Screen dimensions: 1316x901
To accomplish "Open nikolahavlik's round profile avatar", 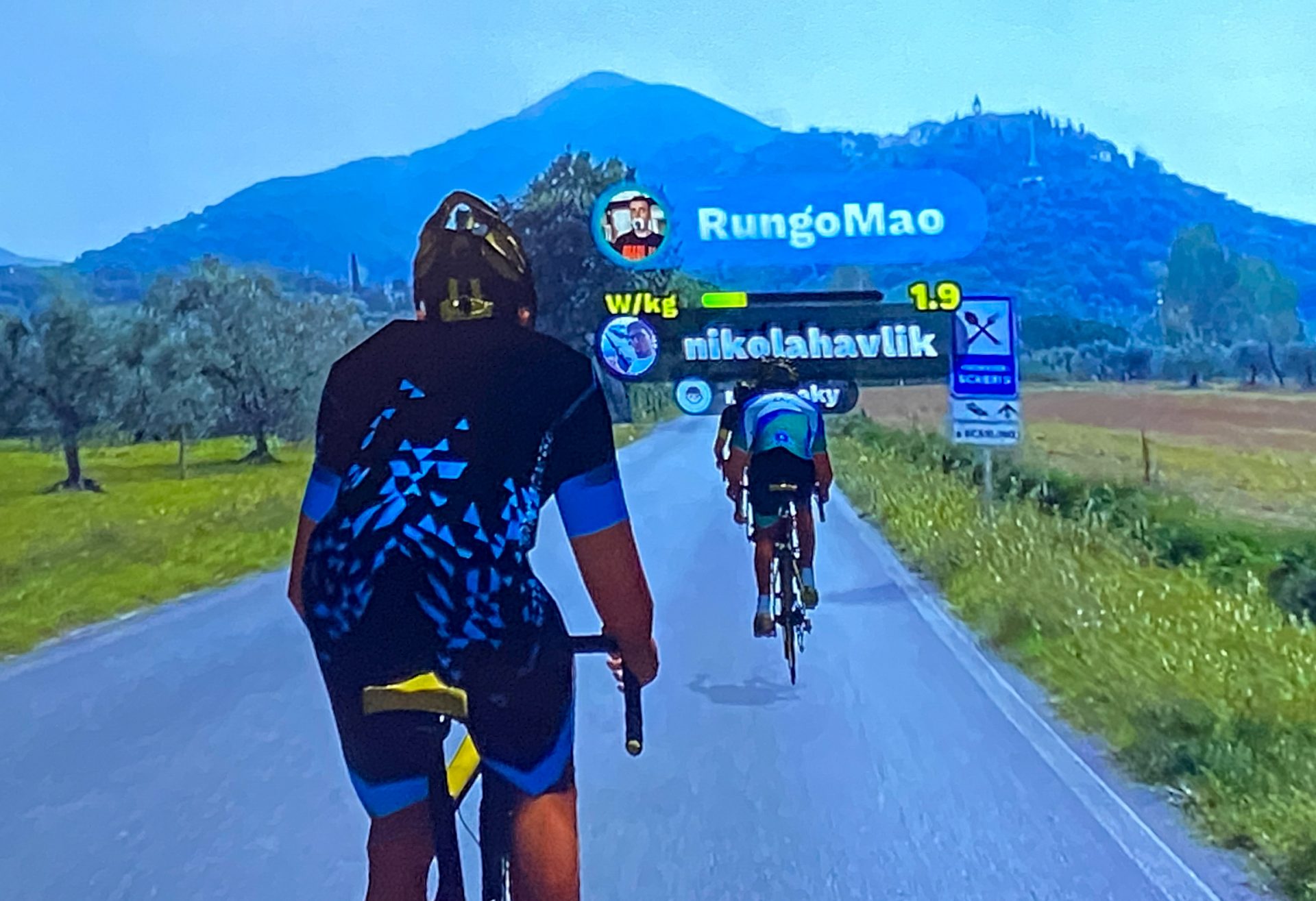I will (628, 347).
